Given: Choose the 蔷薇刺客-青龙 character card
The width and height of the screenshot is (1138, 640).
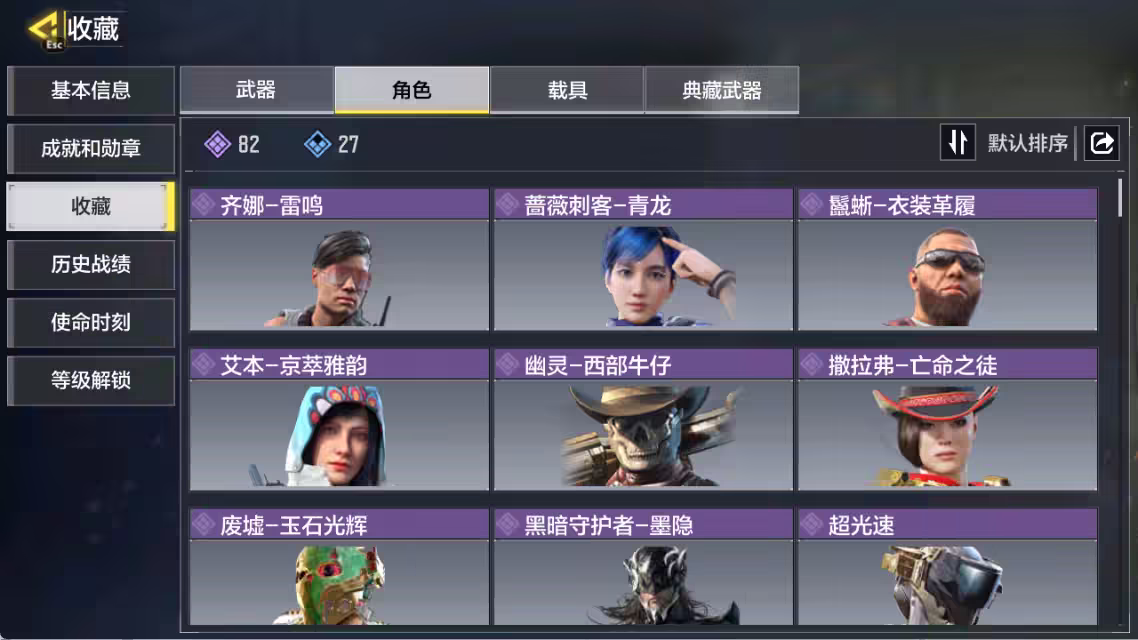Looking at the screenshot, I should pos(643,260).
